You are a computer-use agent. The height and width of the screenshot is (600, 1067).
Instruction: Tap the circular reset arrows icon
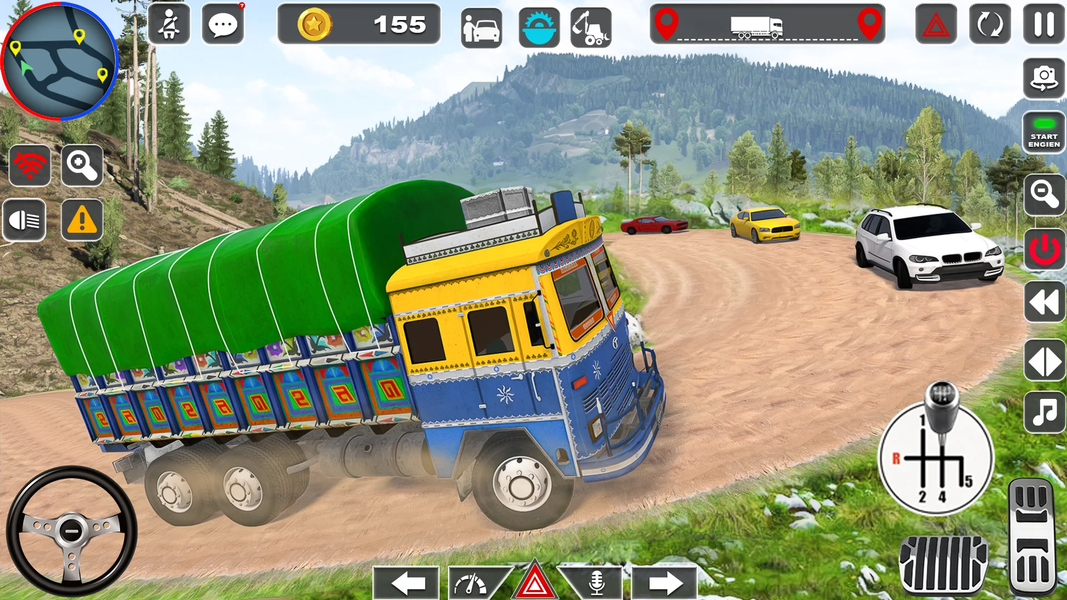point(989,24)
